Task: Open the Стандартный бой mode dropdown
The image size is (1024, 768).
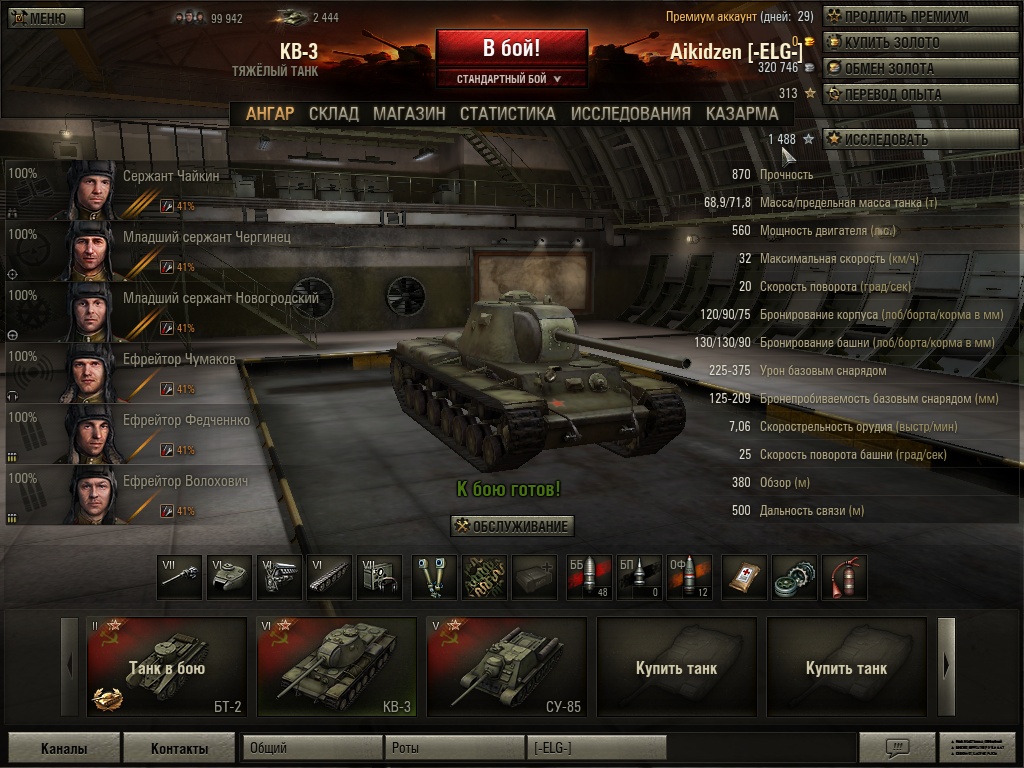Action: (x=511, y=79)
